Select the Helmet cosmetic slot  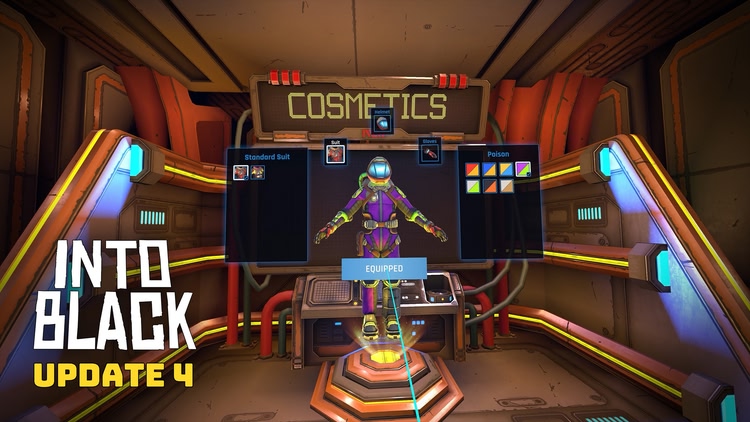click(381, 123)
